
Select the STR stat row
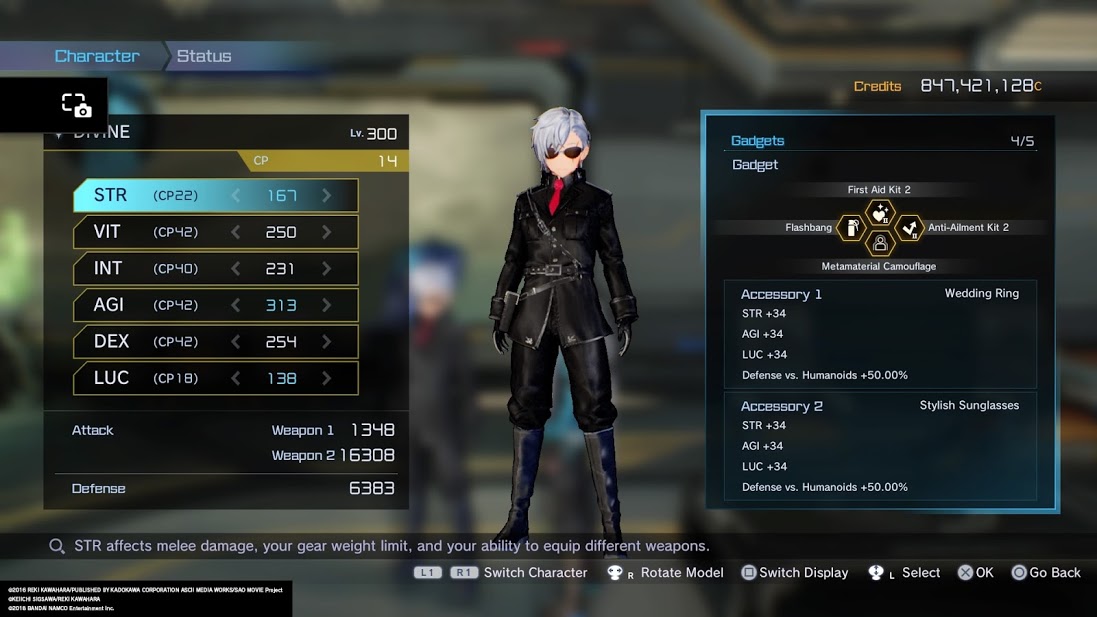click(x=215, y=196)
